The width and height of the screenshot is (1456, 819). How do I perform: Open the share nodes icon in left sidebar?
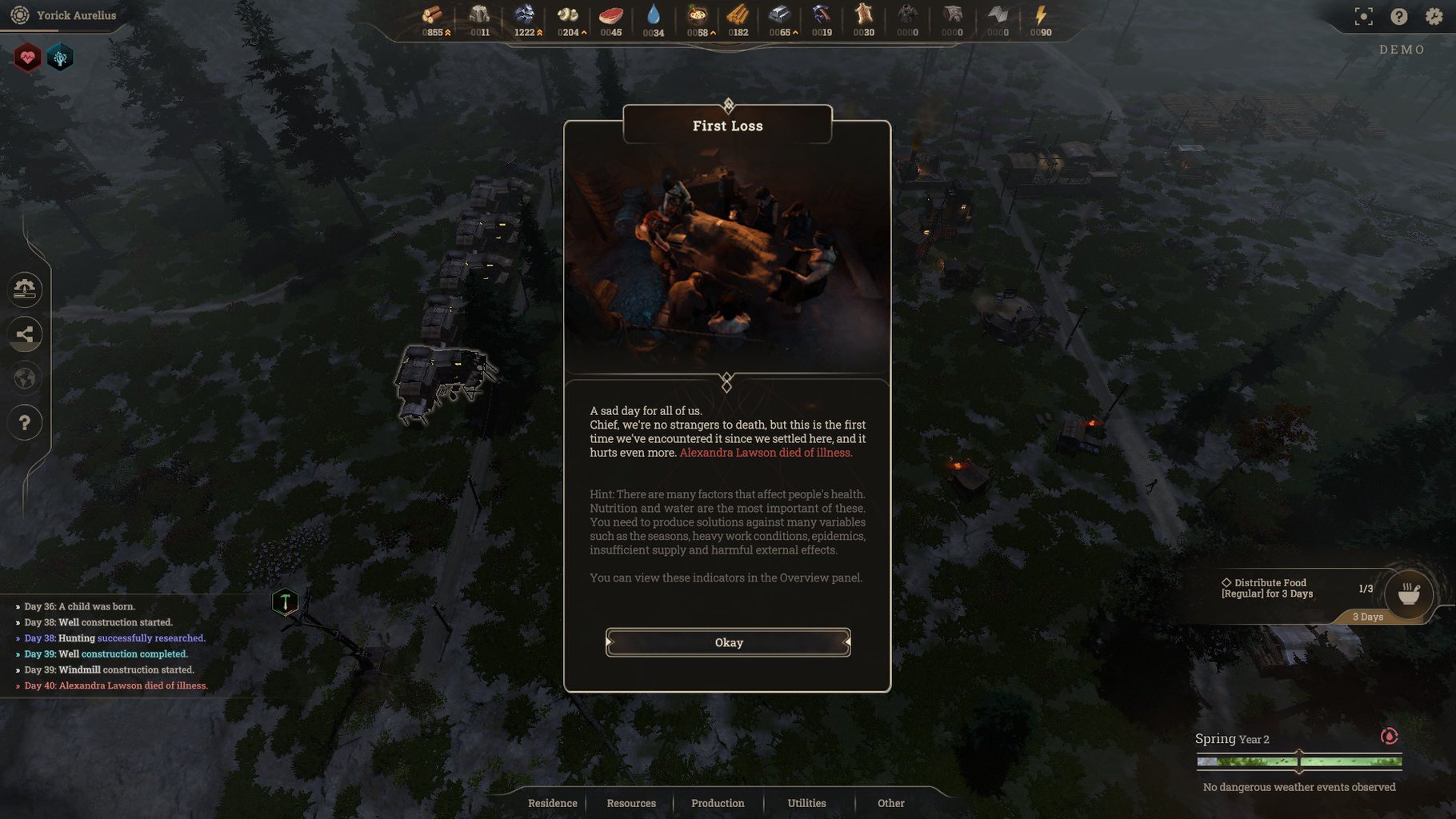tap(25, 334)
